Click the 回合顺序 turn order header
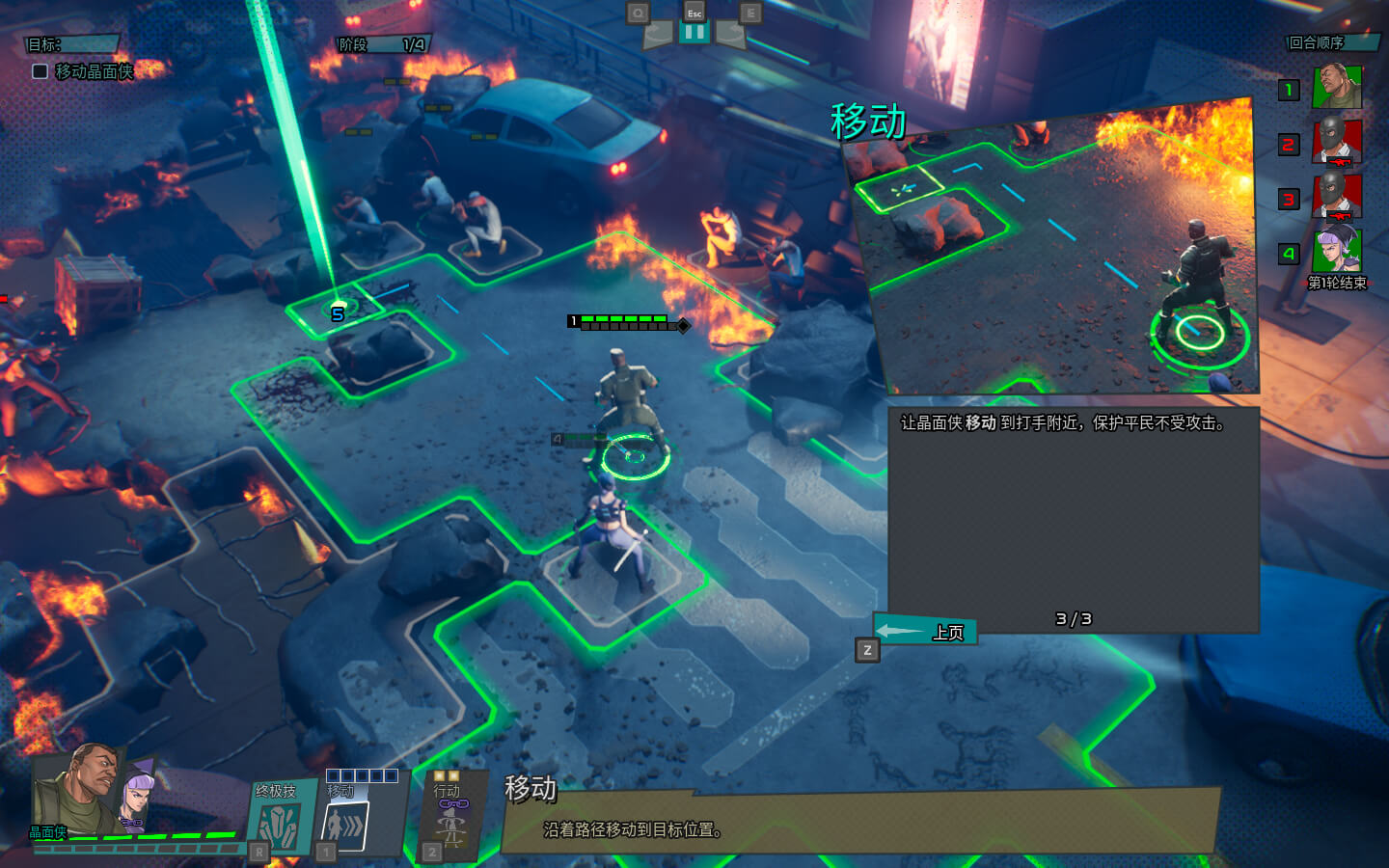 1332,42
